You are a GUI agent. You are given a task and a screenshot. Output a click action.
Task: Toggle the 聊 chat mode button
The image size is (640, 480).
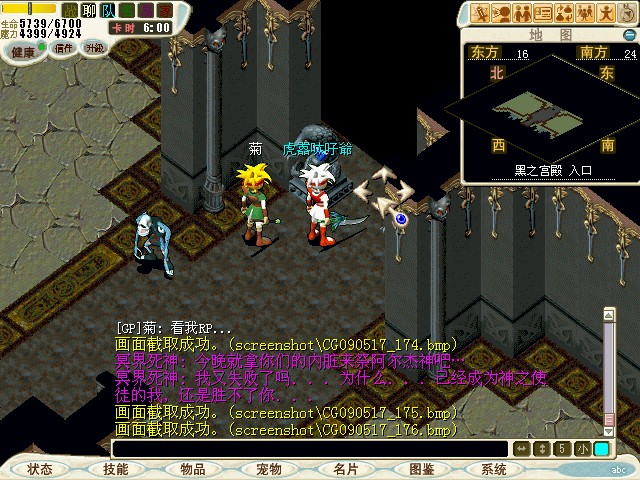click(87, 9)
